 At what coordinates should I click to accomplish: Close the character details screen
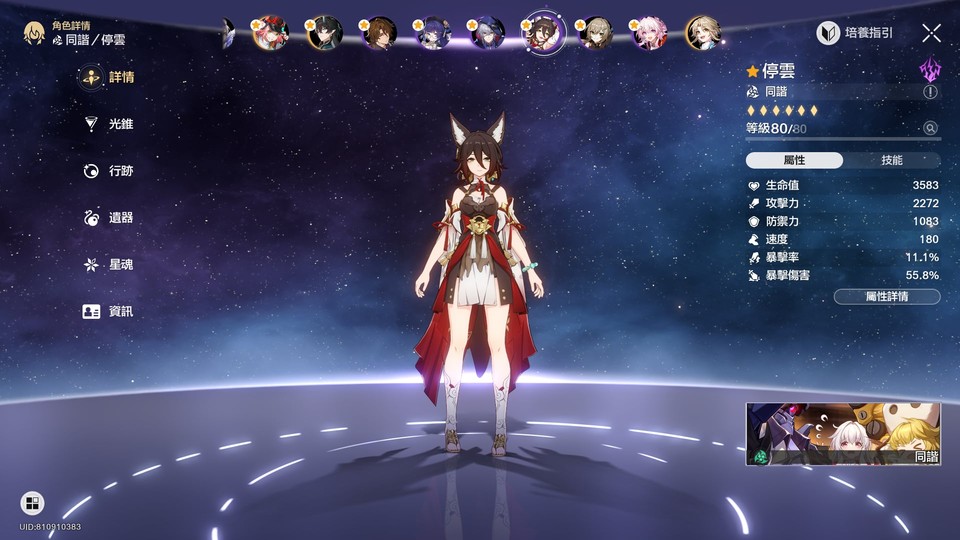(x=931, y=33)
